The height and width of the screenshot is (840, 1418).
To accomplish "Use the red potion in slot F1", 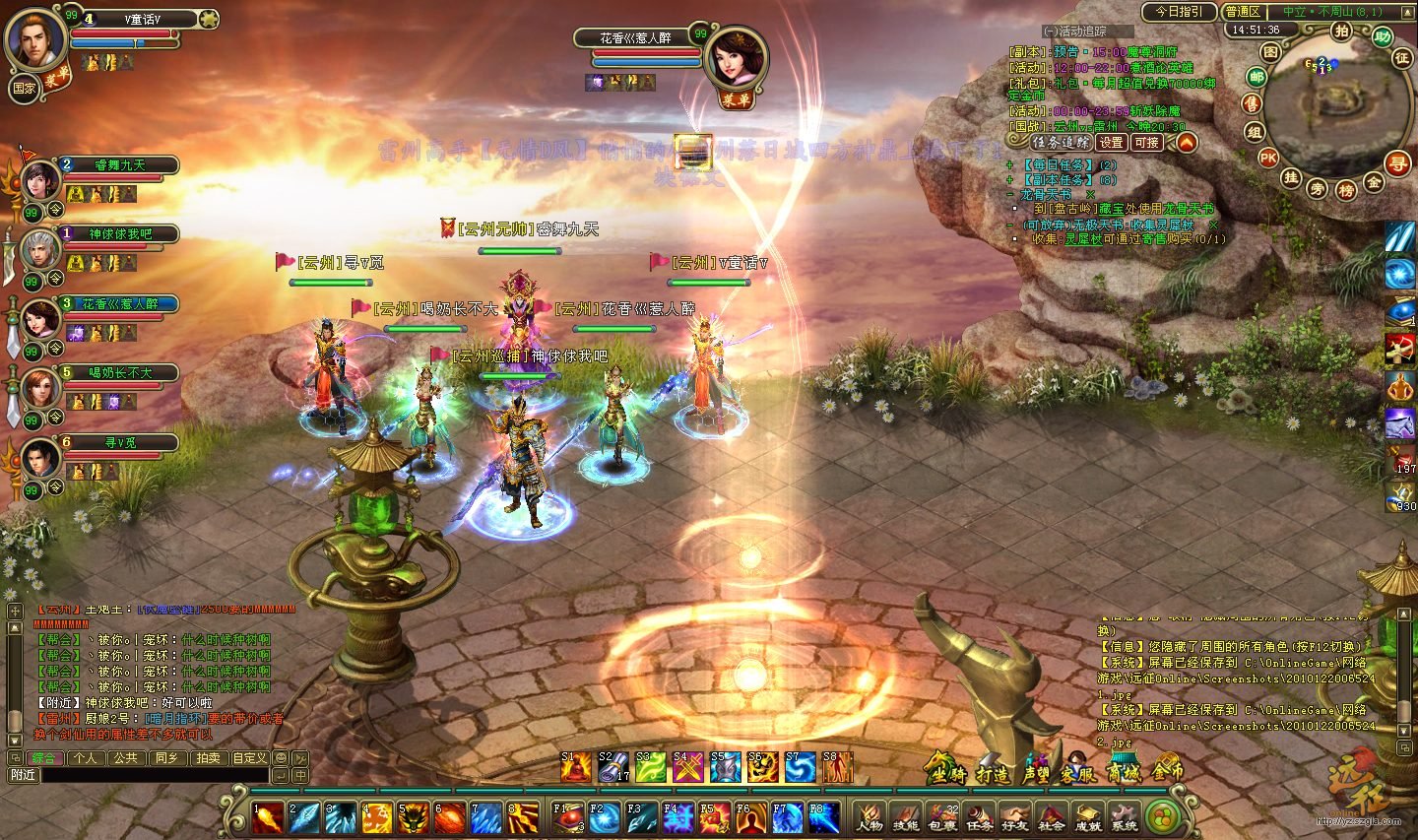I will click(x=566, y=817).
